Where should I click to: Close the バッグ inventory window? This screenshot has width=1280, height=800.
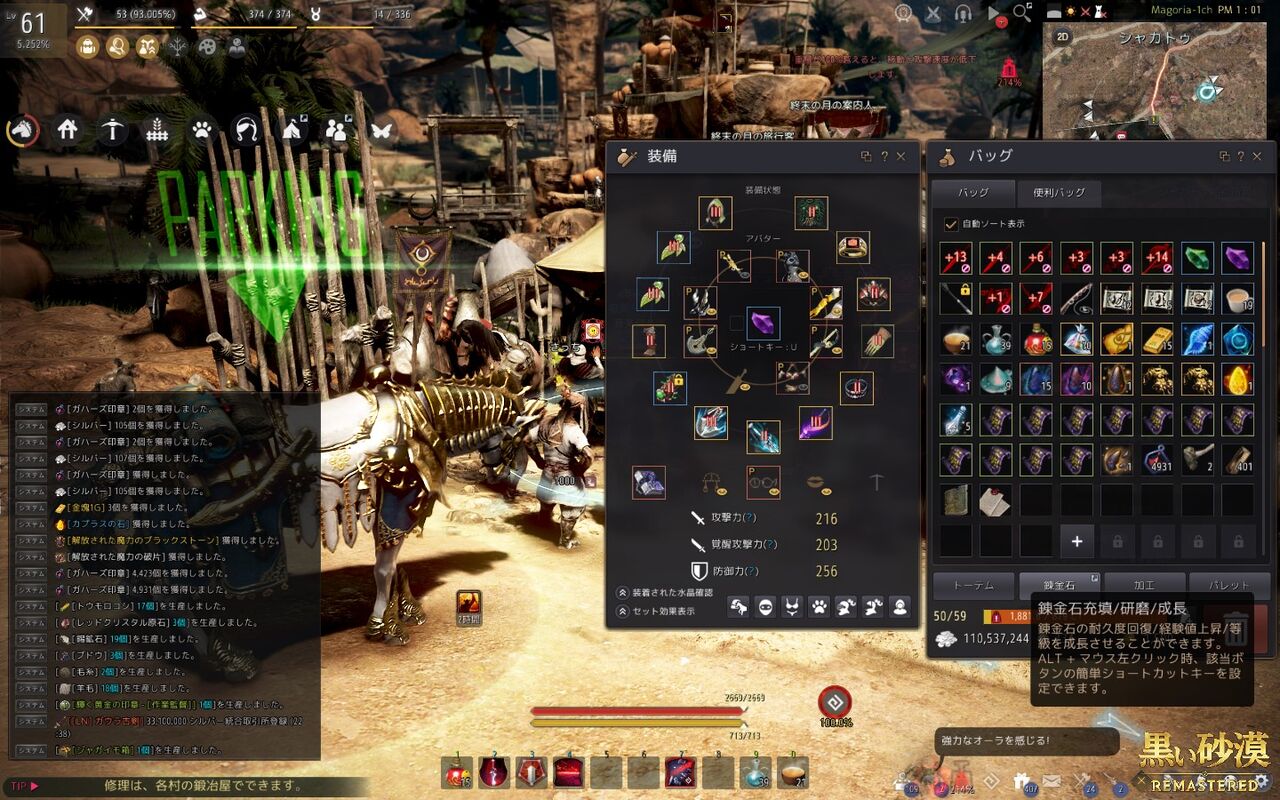[x=1257, y=157]
